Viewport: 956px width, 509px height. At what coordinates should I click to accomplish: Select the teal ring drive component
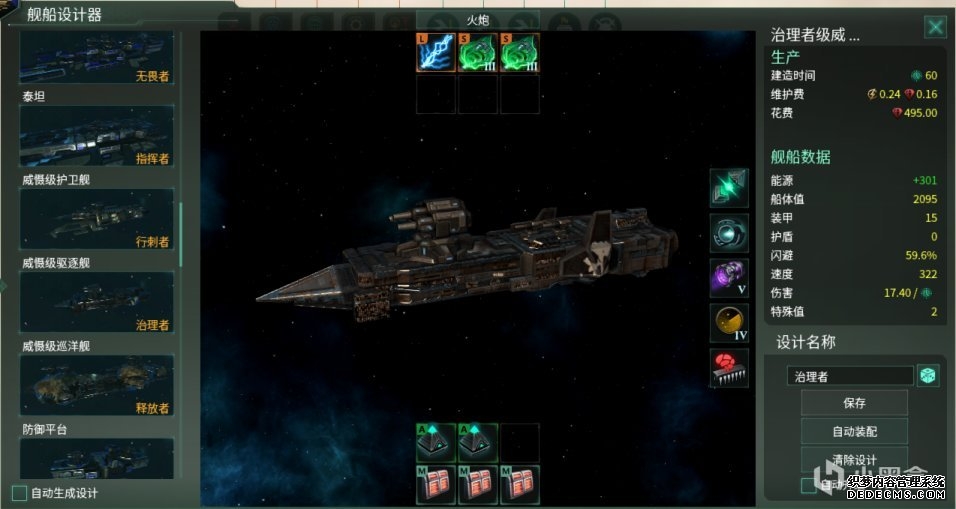[729, 233]
